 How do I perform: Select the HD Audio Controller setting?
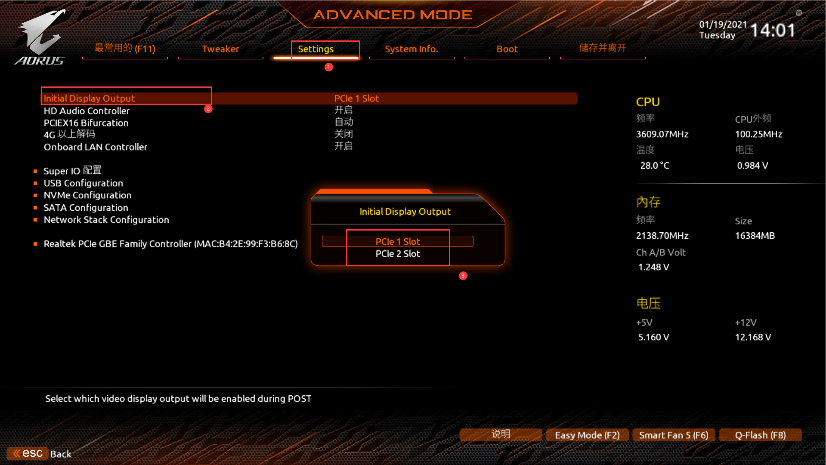(x=86, y=111)
